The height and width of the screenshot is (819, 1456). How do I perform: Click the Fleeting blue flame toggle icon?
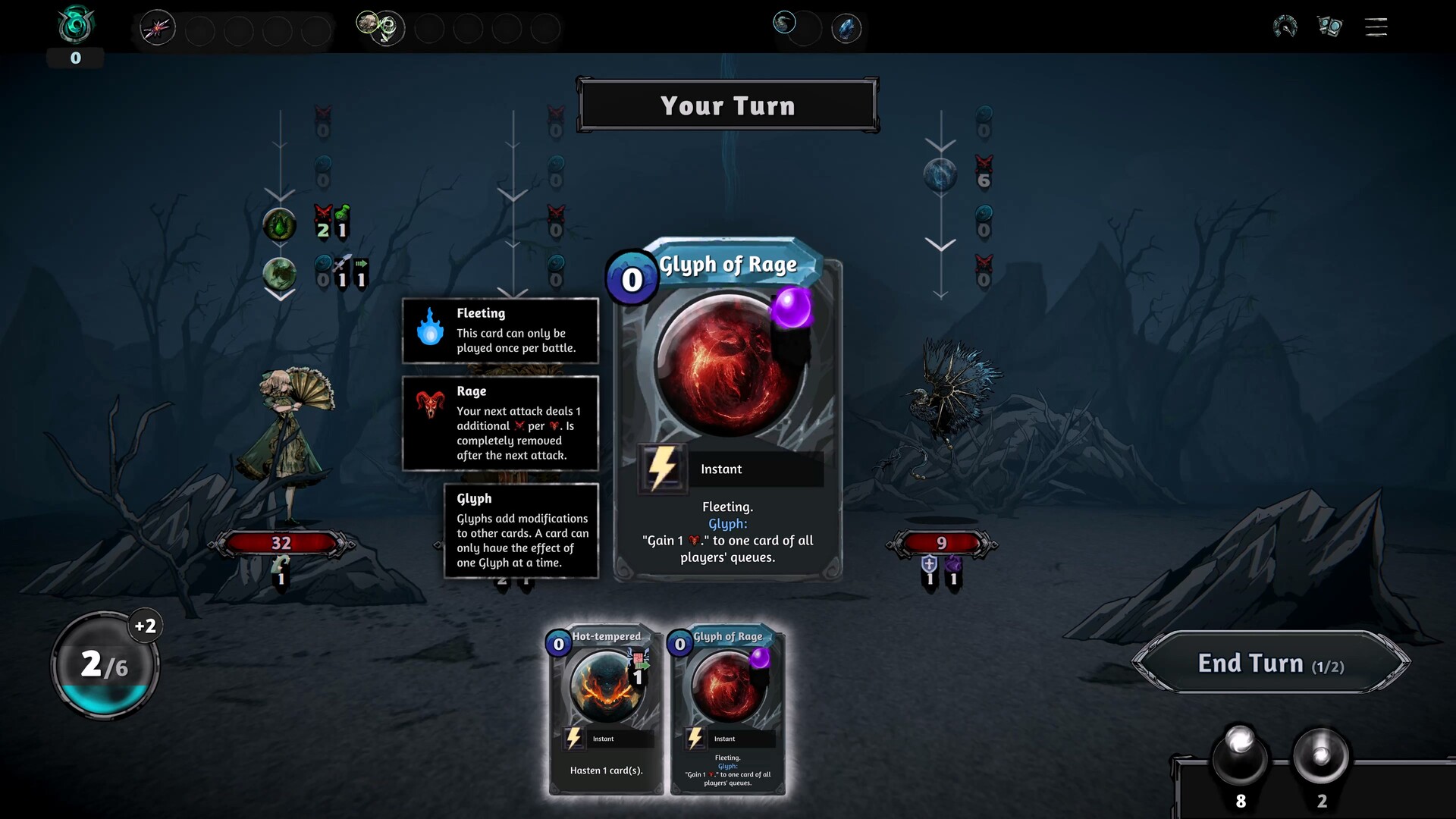(431, 331)
